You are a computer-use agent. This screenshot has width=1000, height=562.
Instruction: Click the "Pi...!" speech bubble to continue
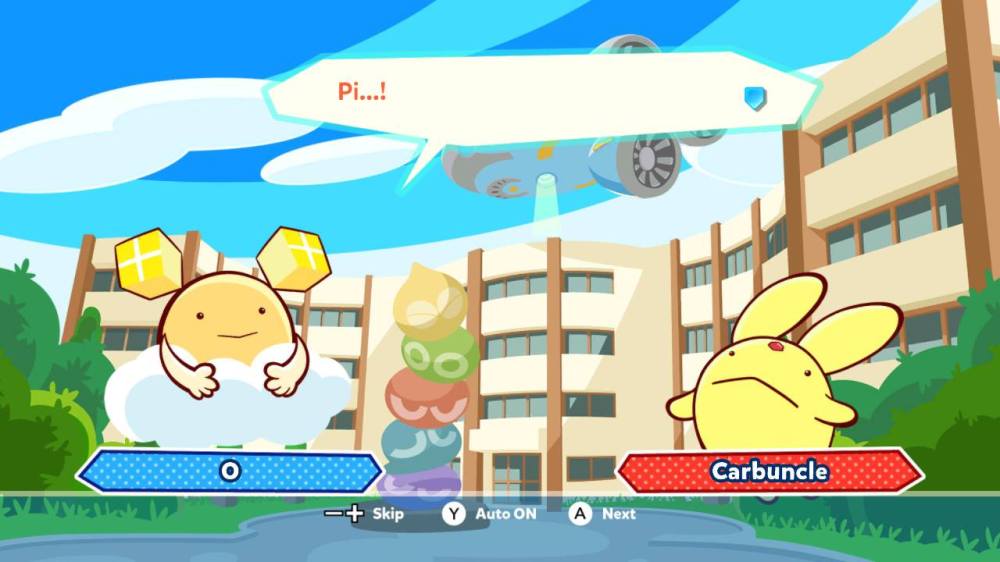coord(540,96)
